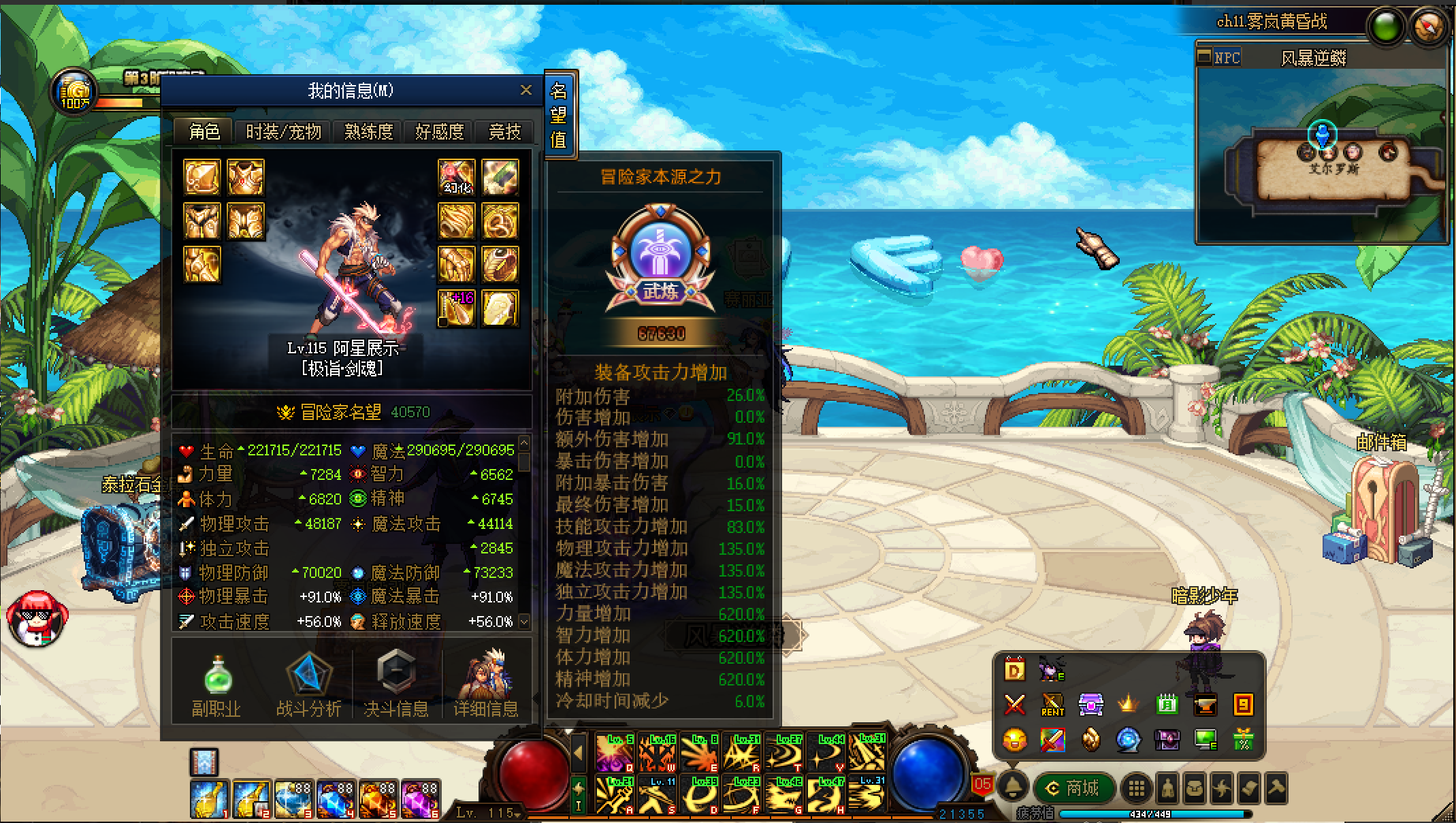Screen dimensions: 1456x823
Task: Click the green calendar event icon
Action: [x=1167, y=705]
